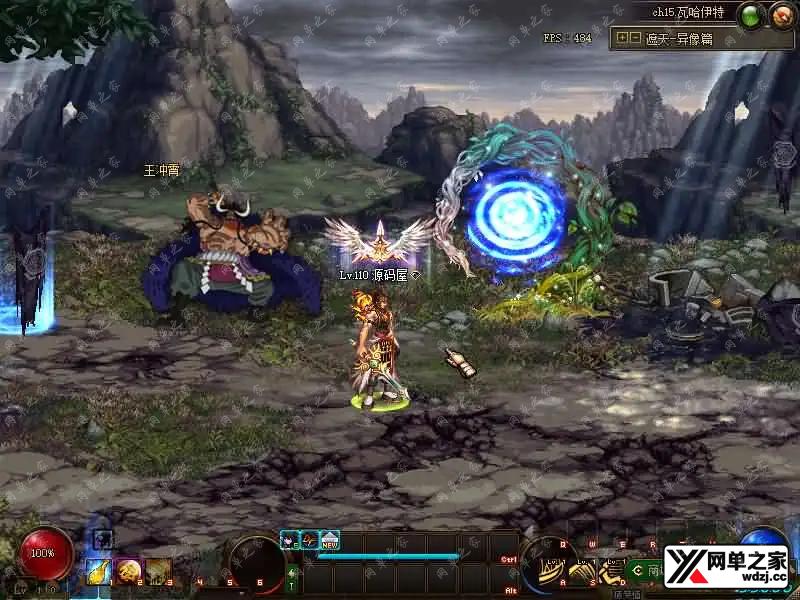Expand the dungeon panel with plus button
The height and width of the screenshot is (600, 800).
[623, 37]
